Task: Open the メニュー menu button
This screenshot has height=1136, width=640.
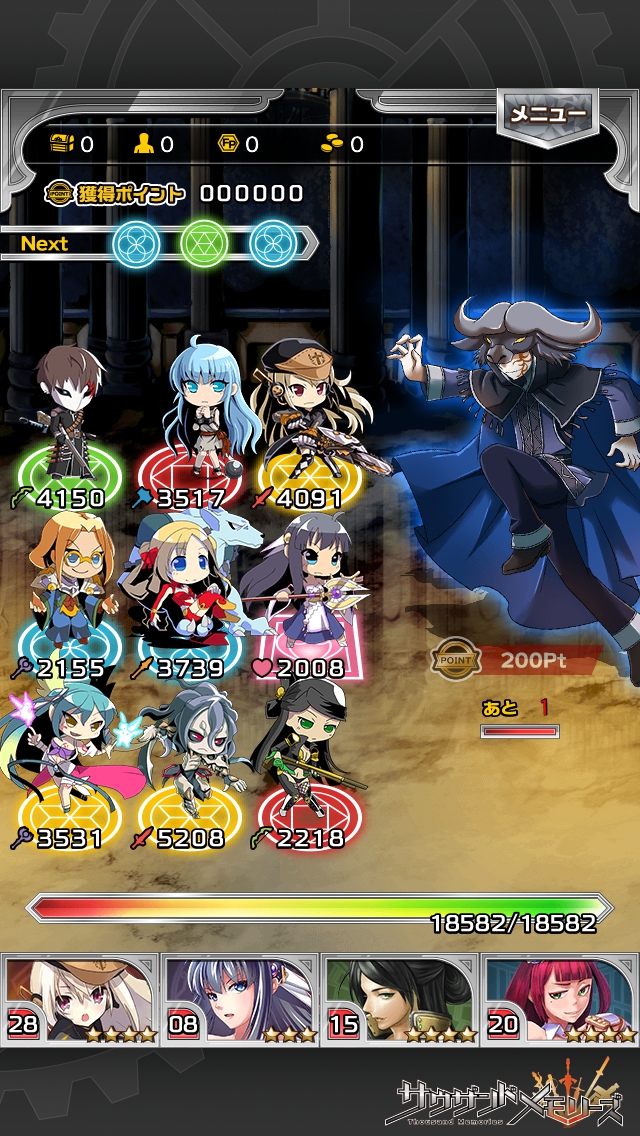Action: pyautogui.click(x=547, y=115)
